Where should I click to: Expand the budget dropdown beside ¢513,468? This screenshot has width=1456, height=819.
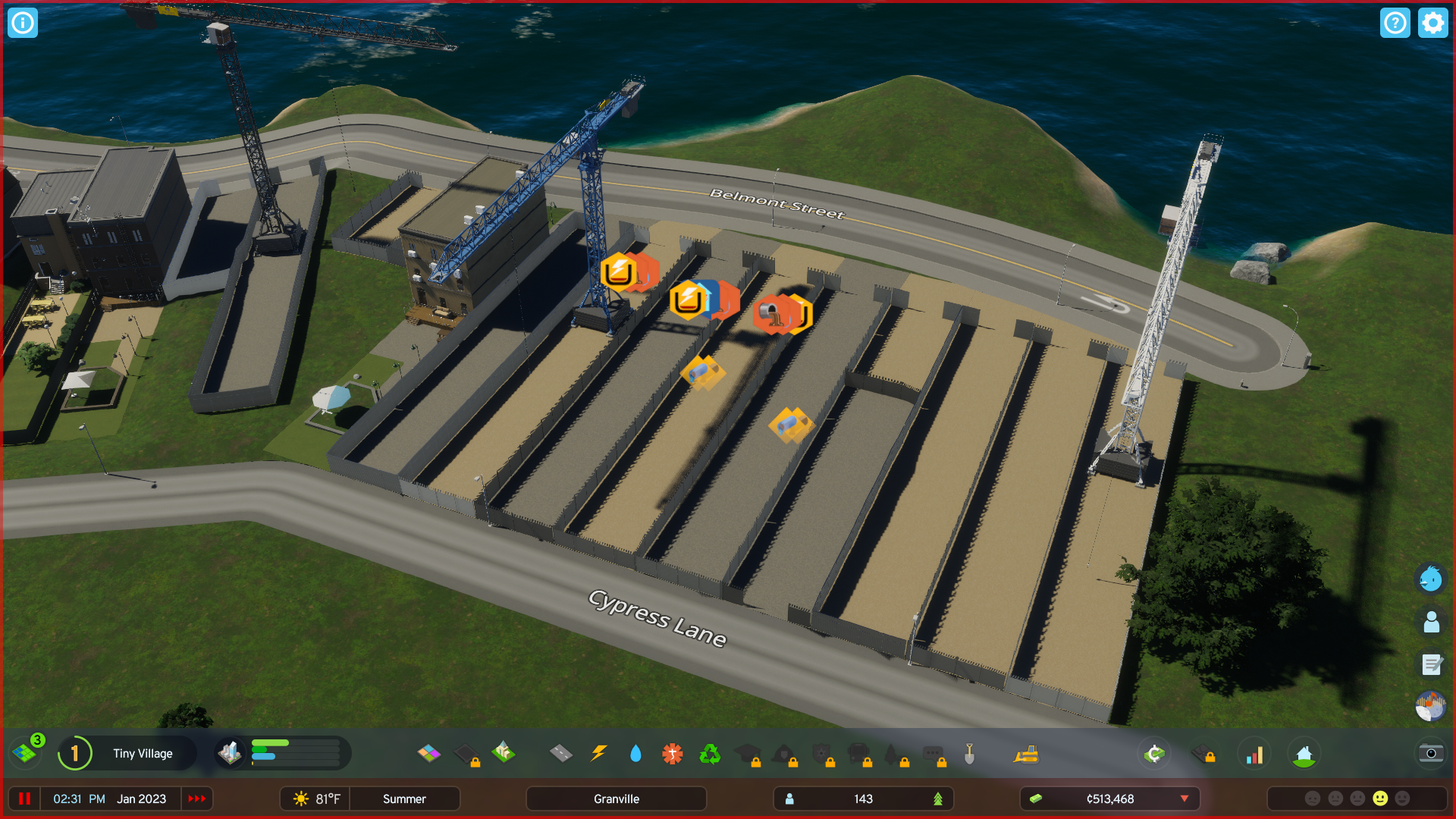pos(1185,799)
